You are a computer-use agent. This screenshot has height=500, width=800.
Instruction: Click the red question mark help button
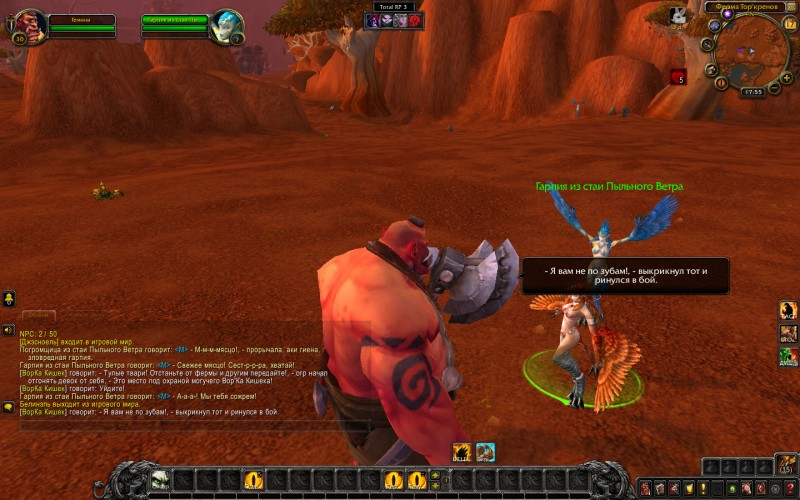coord(789,487)
